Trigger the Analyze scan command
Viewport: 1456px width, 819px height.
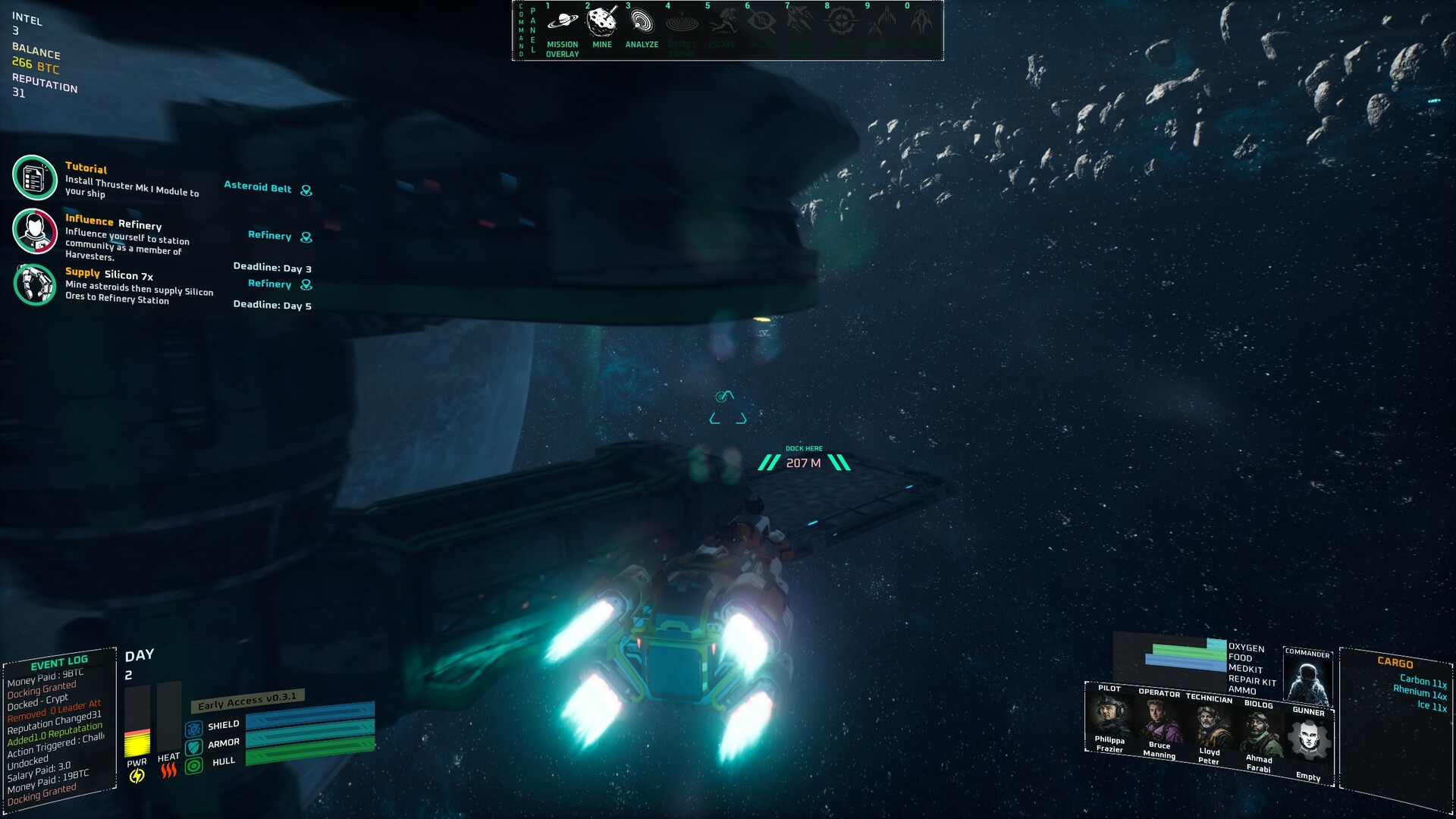[x=642, y=22]
